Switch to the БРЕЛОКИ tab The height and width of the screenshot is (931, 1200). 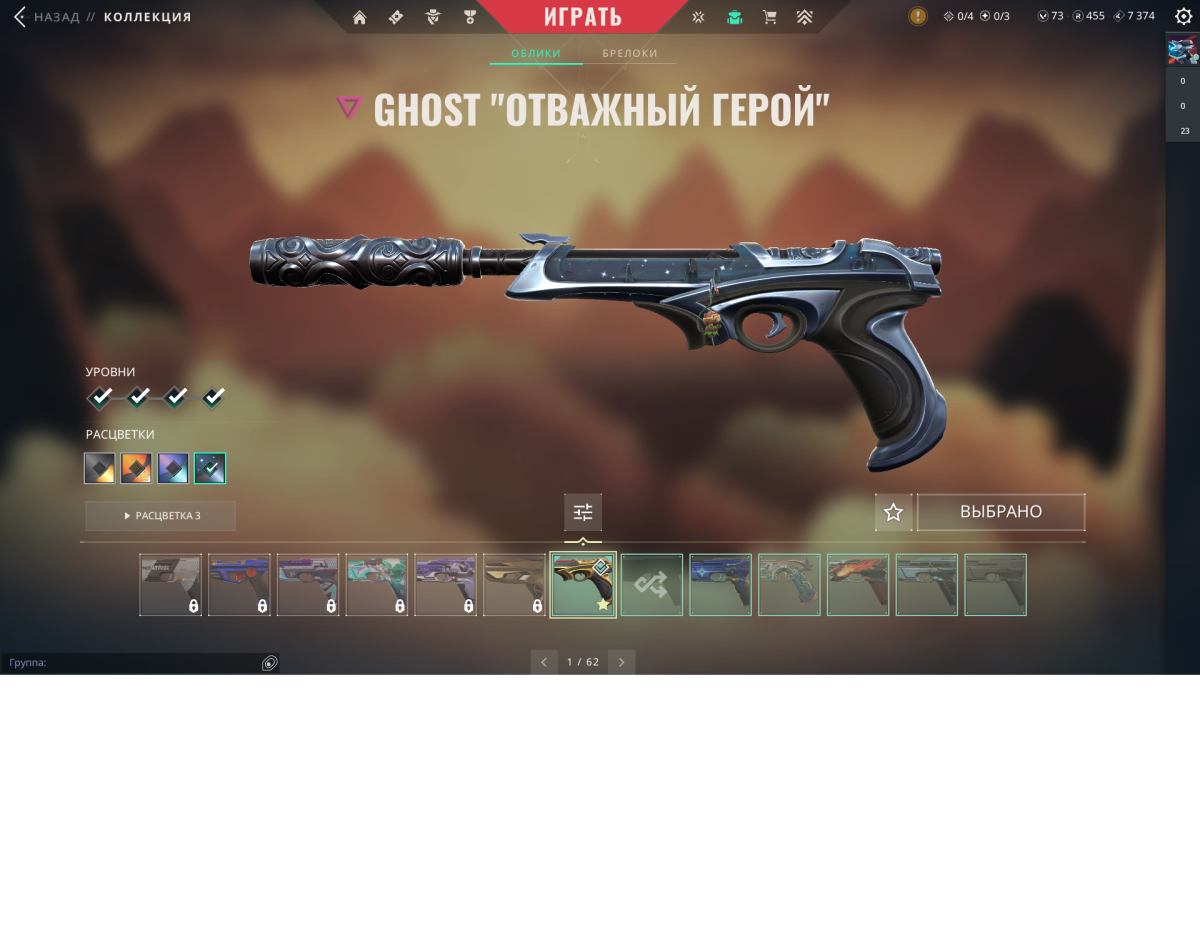[x=630, y=53]
